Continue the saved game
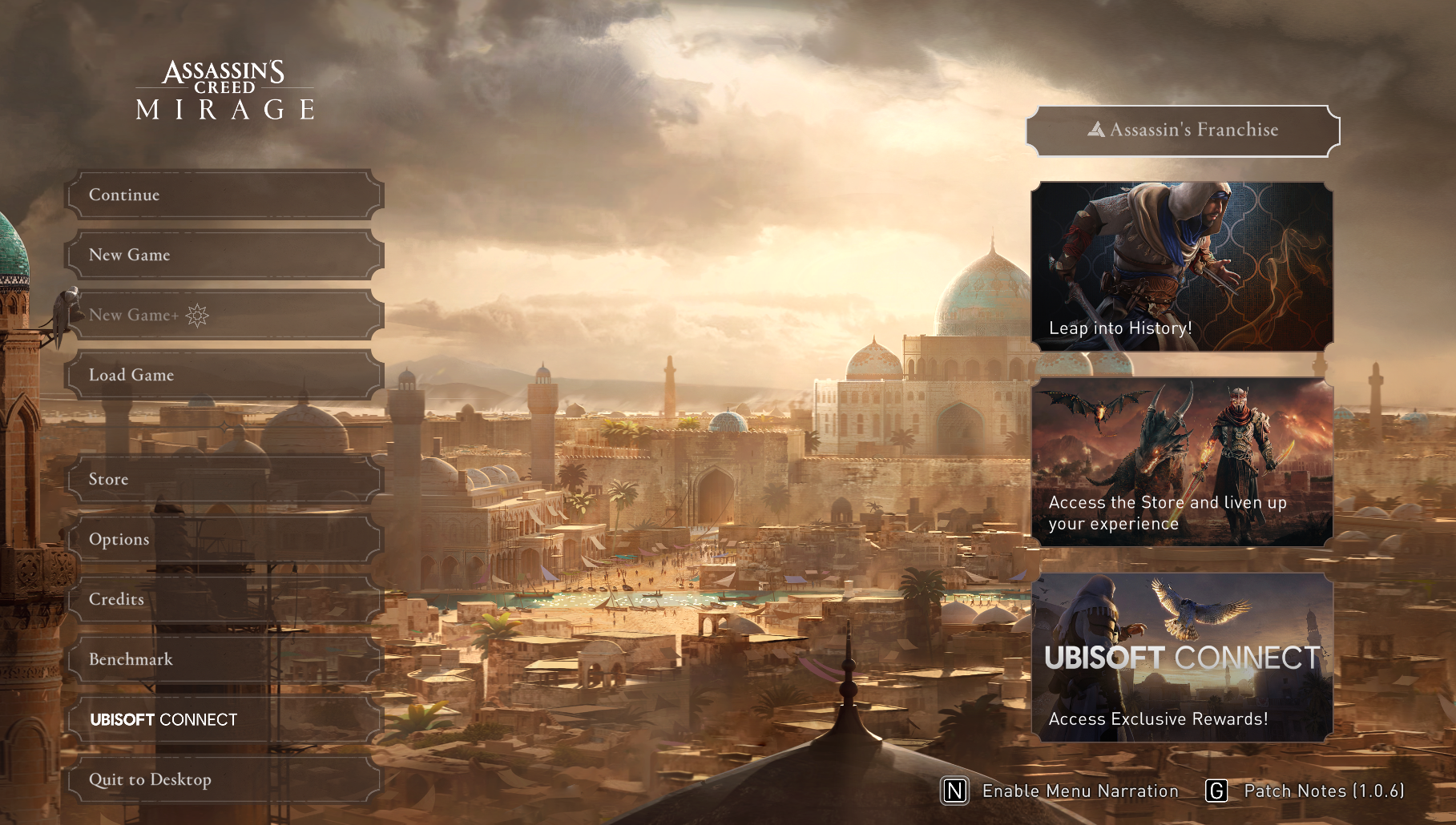The height and width of the screenshot is (825, 1456). 224,195
